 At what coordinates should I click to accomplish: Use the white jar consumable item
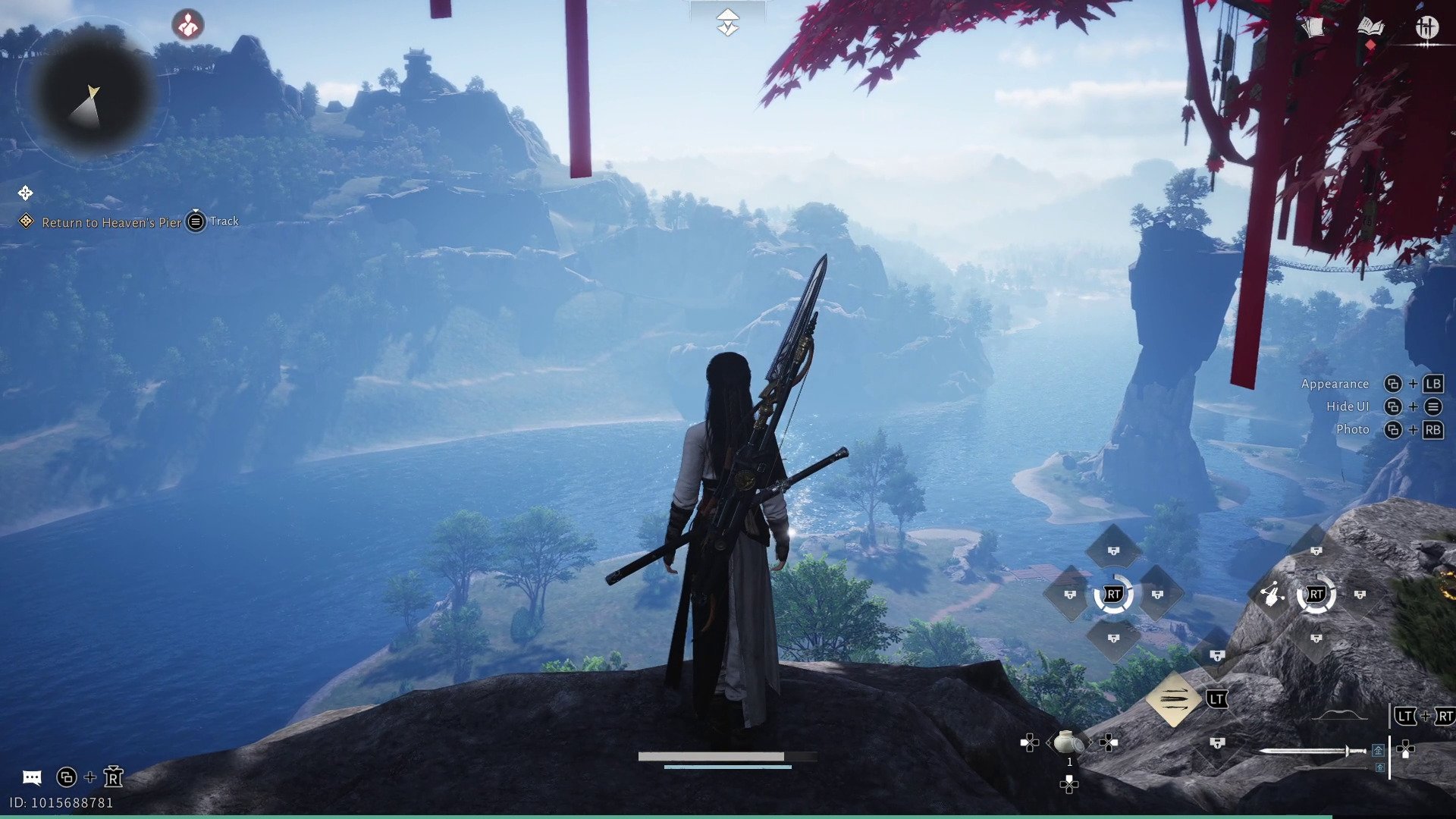(1068, 742)
